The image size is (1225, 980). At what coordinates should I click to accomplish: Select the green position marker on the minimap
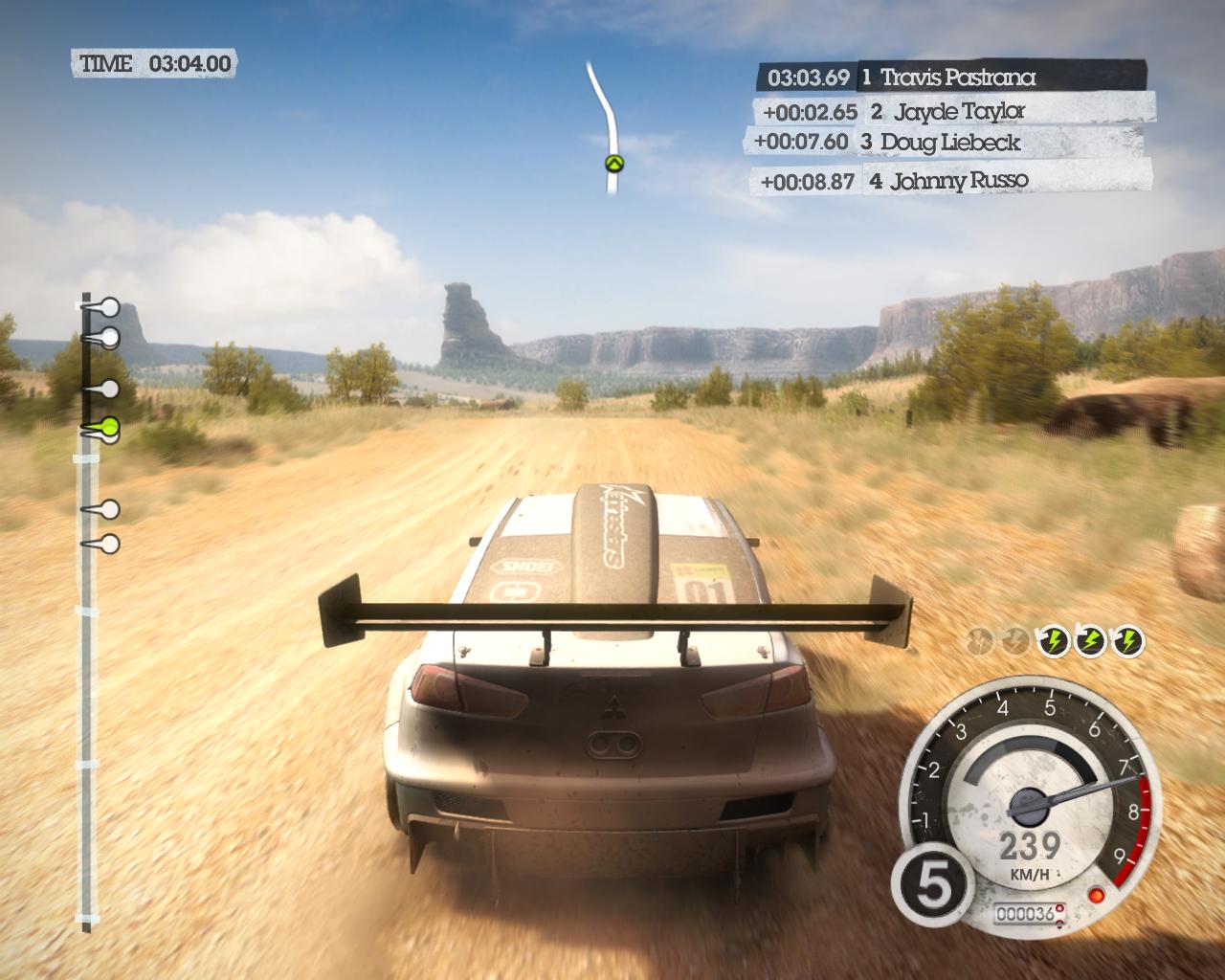(x=613, y=164)
